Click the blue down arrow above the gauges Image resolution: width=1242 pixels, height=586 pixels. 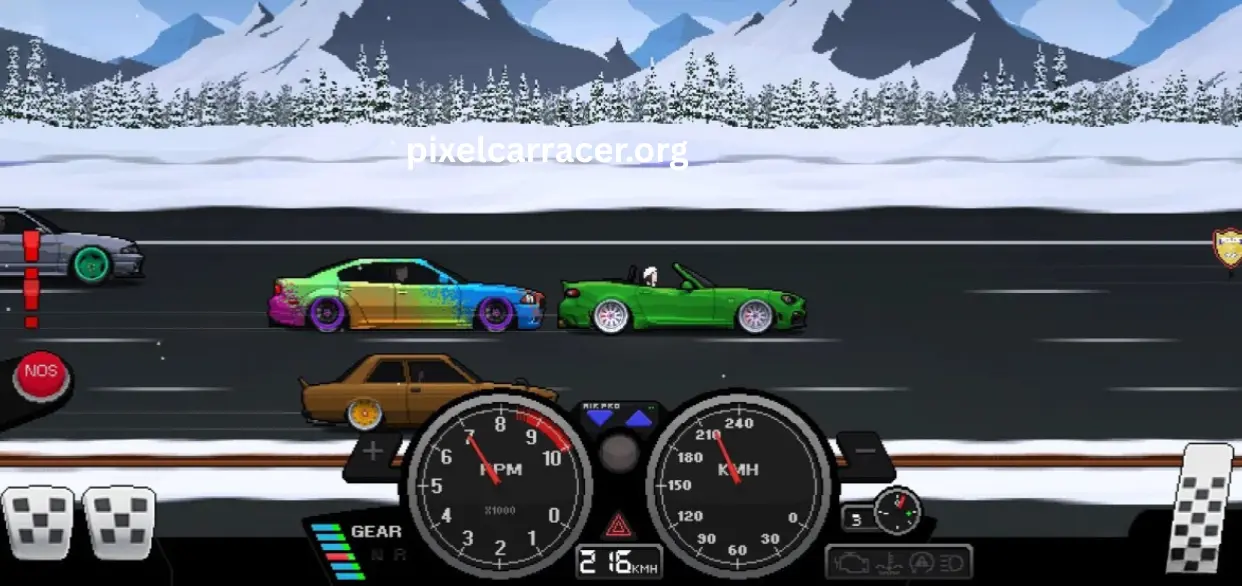click(x=600, y=418)
